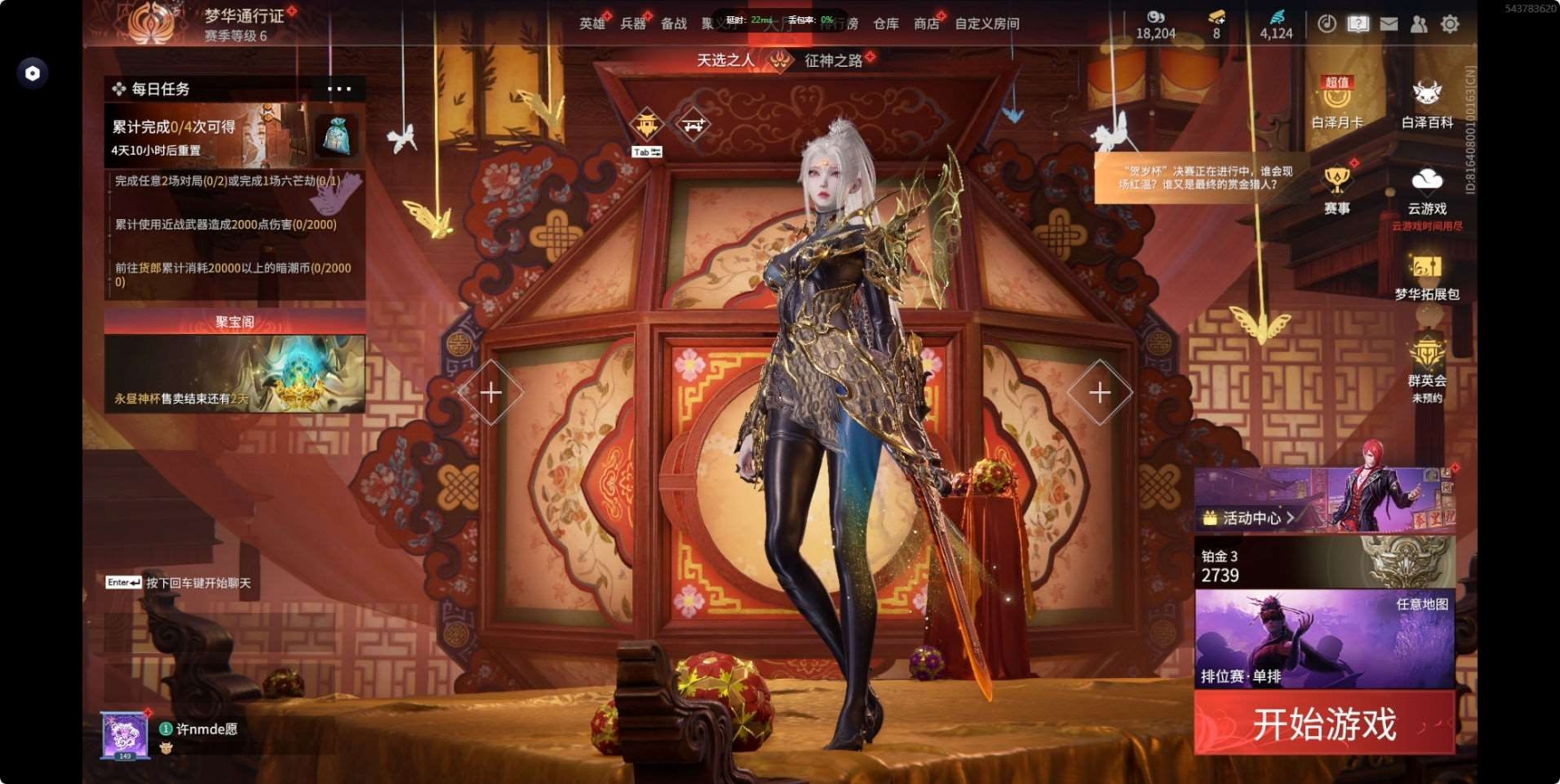Open 自定义房间 custom room
The height and width of the screenshot is (784, 1560).
[987, 24]
